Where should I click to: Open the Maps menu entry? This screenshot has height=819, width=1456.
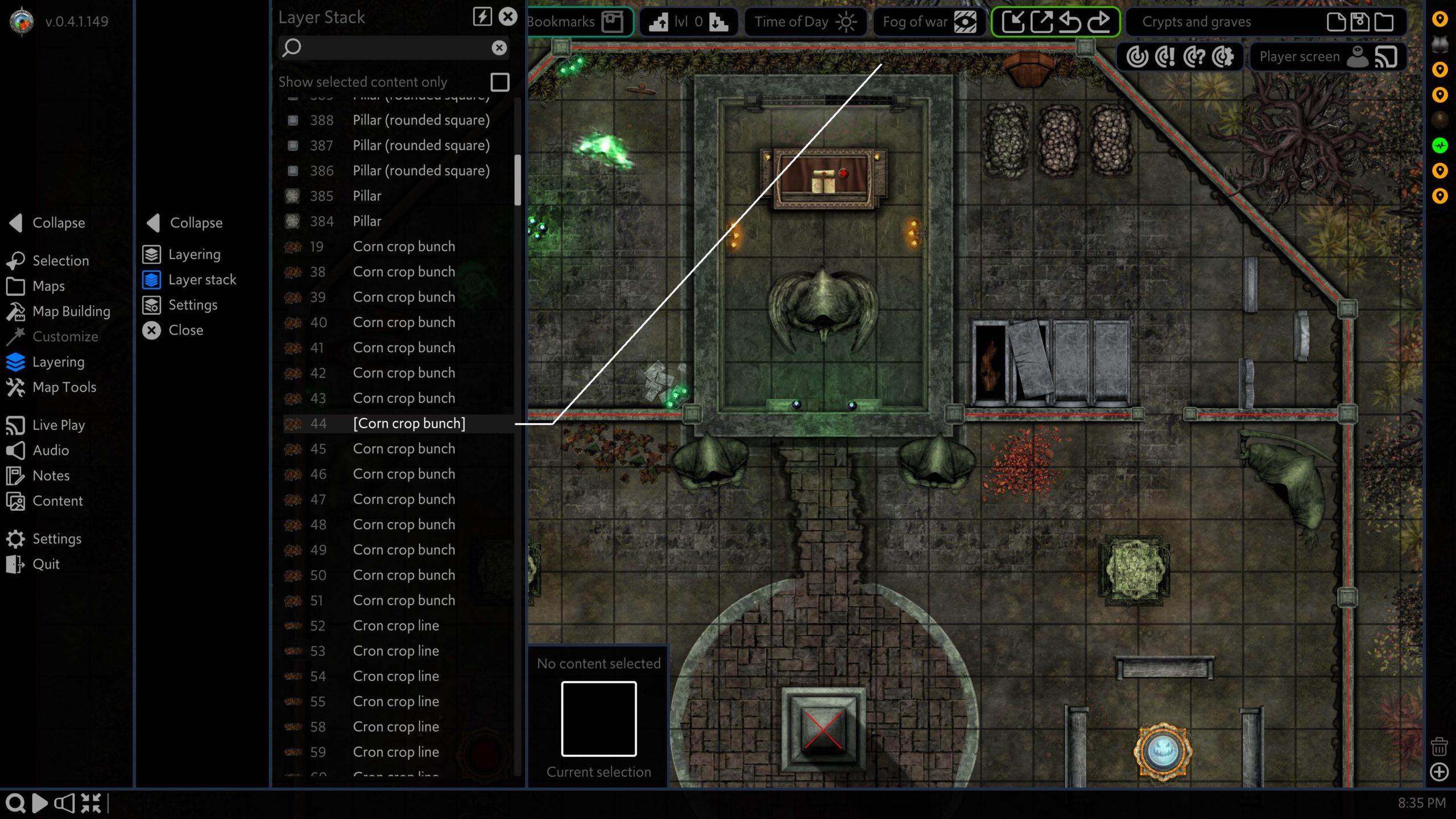(x=48, y=286)
